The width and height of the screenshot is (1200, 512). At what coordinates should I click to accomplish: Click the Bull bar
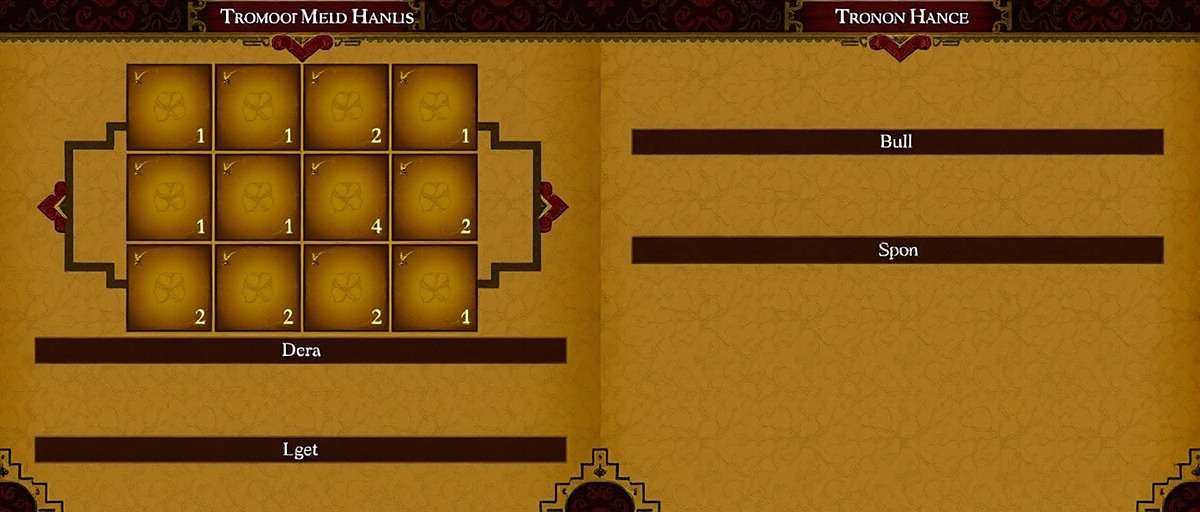[897, 142]
